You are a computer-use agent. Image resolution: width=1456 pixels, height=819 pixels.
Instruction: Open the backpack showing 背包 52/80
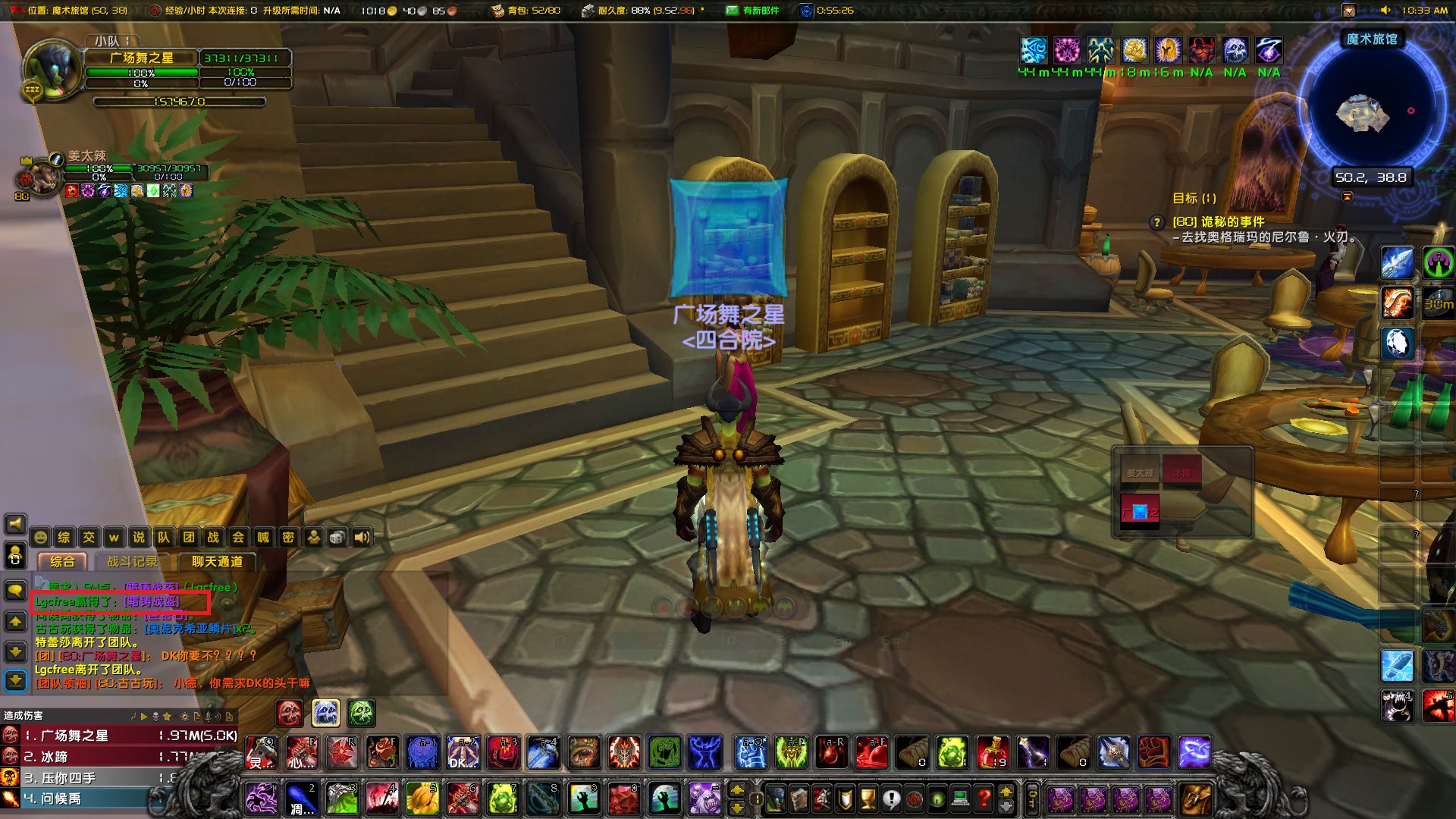point(498,11)
